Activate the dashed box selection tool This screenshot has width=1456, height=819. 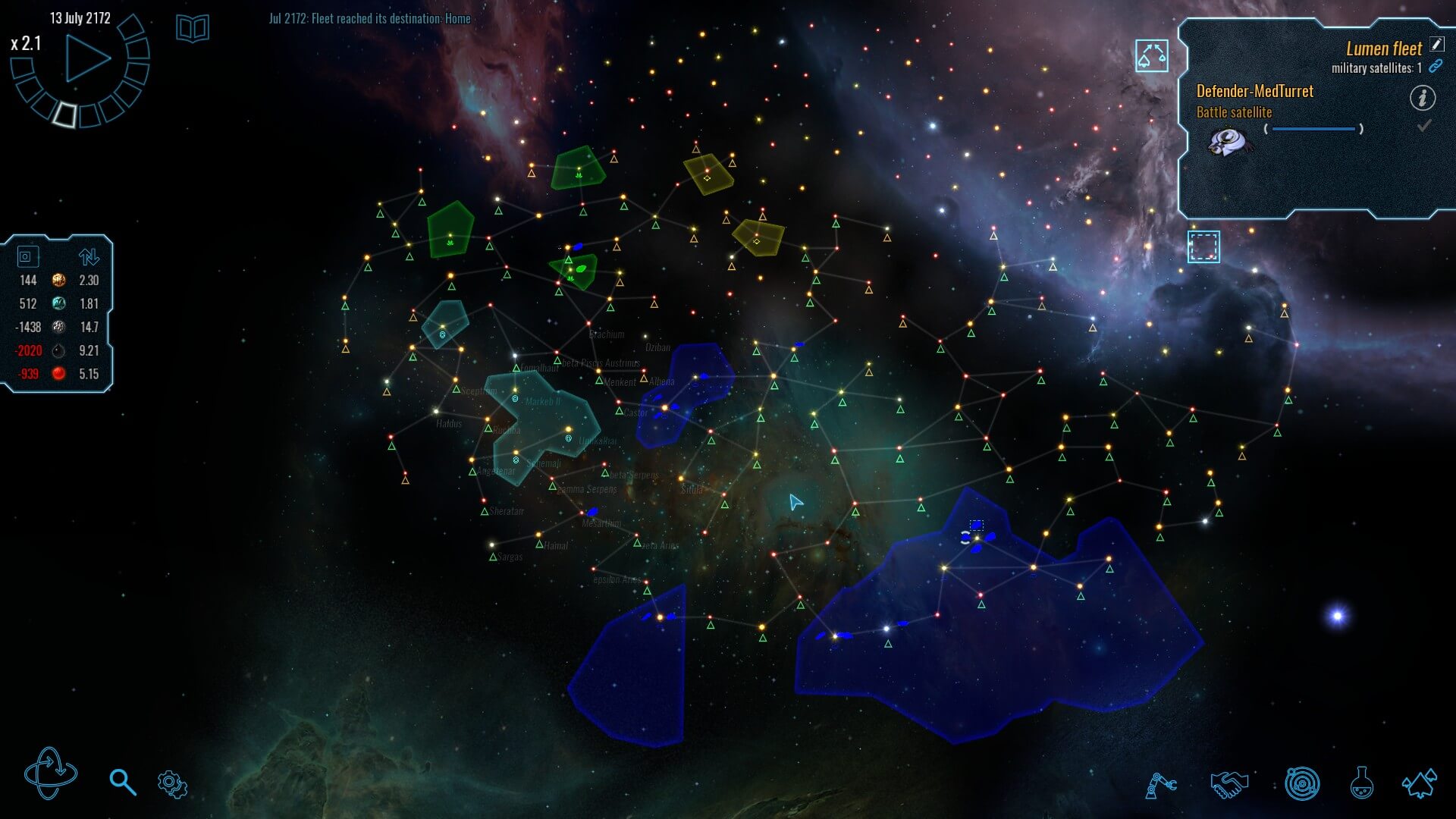click(x=1203, y=247)
